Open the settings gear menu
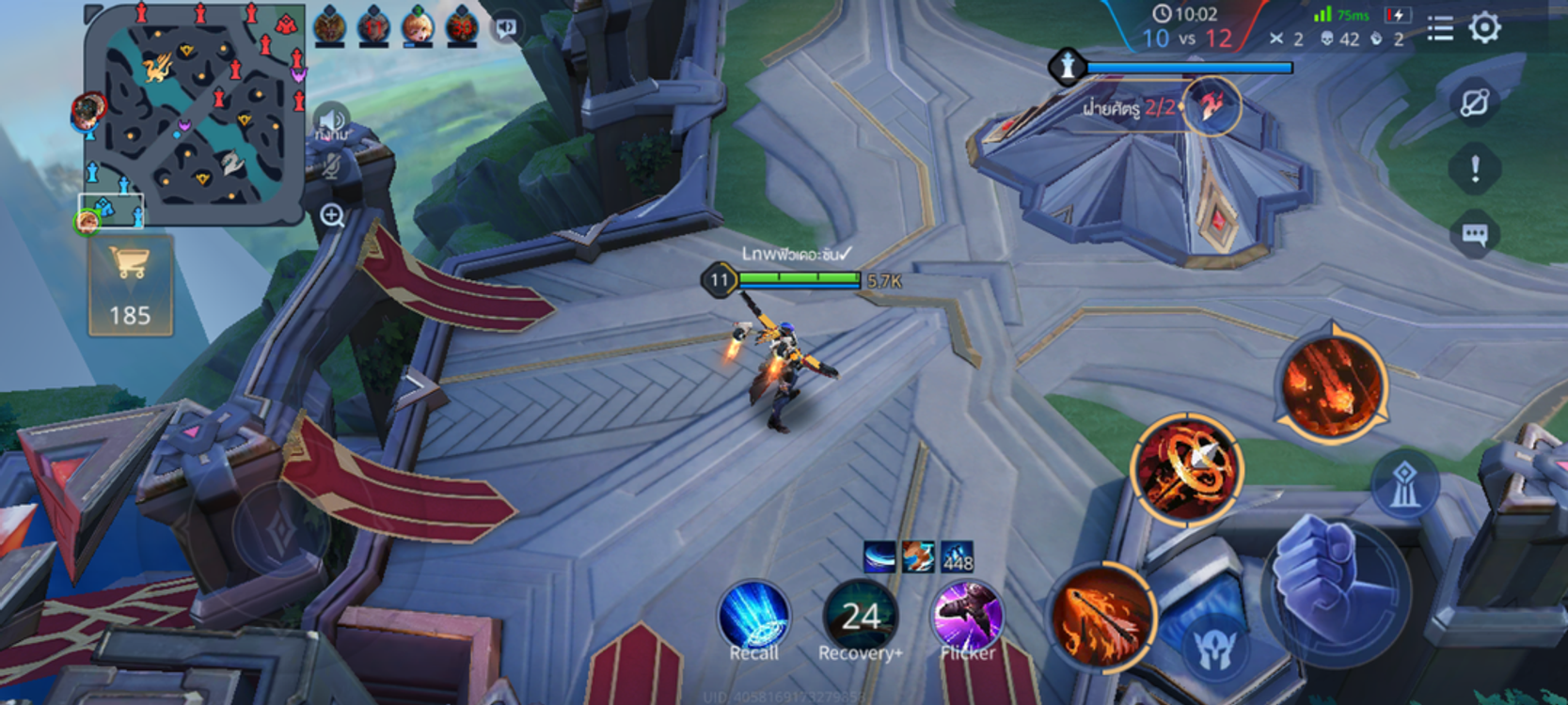The width and height of the screenshot is (1568, 705). click(1484, 27)
